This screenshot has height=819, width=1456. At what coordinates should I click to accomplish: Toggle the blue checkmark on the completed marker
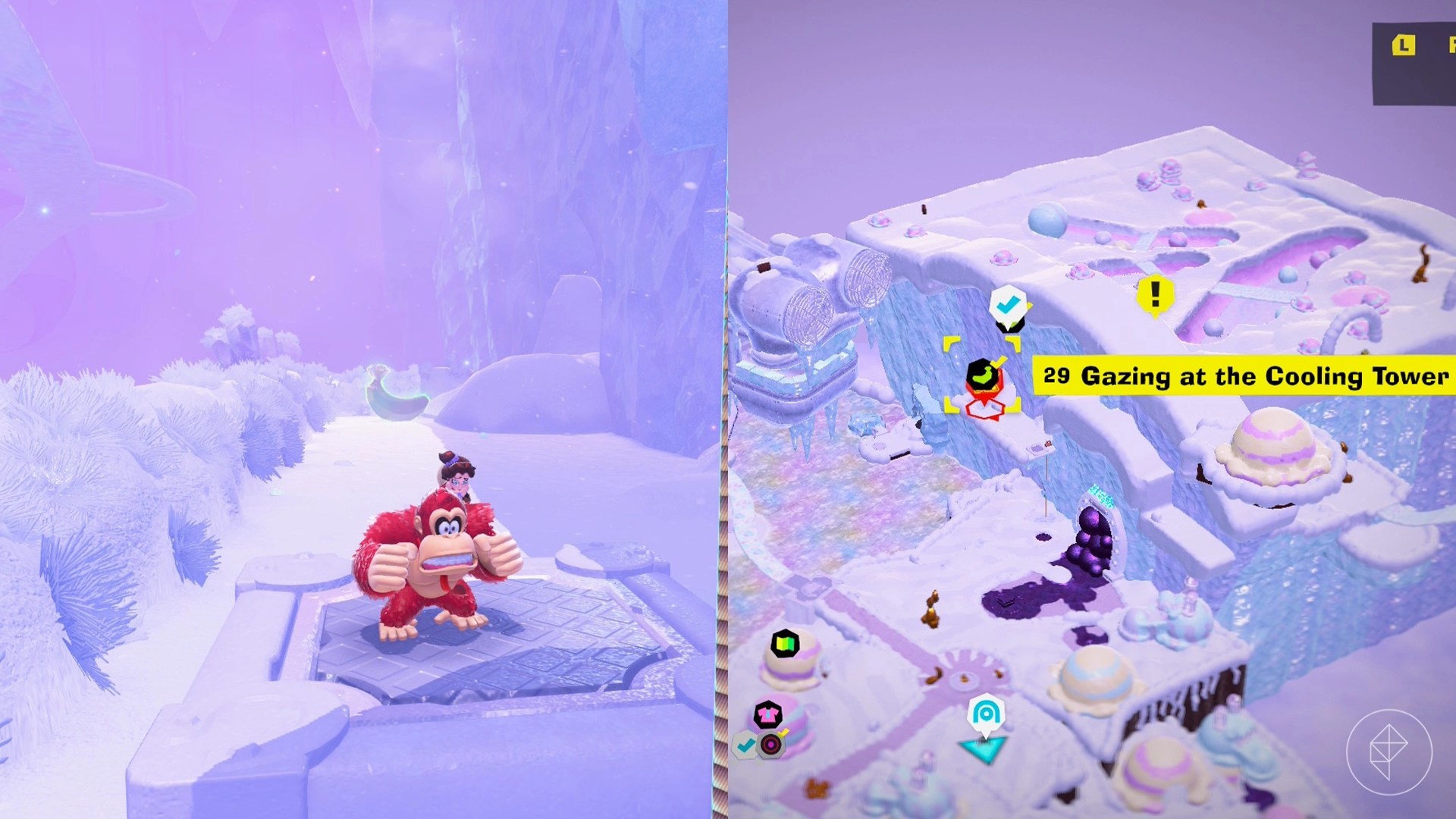(x=1007, y=305)
